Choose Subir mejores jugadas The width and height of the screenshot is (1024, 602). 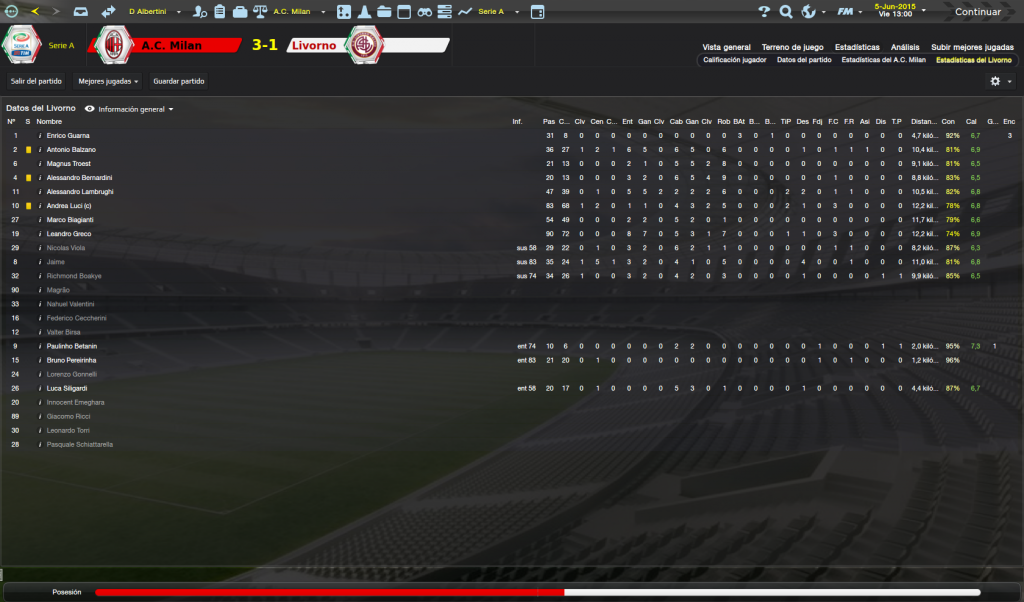tap(972, 47)
